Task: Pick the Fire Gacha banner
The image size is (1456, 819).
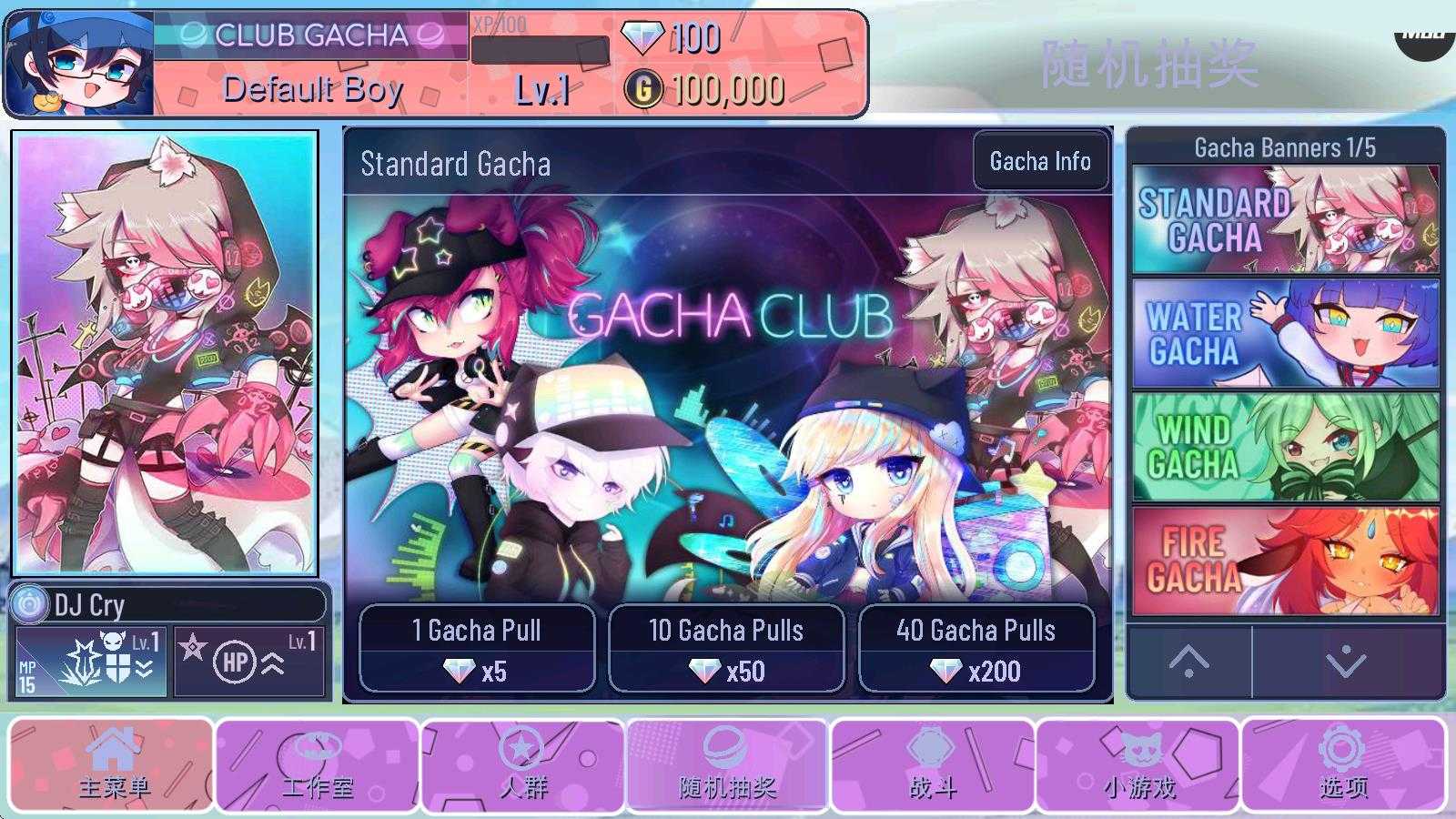Action: pos(1285,561)
